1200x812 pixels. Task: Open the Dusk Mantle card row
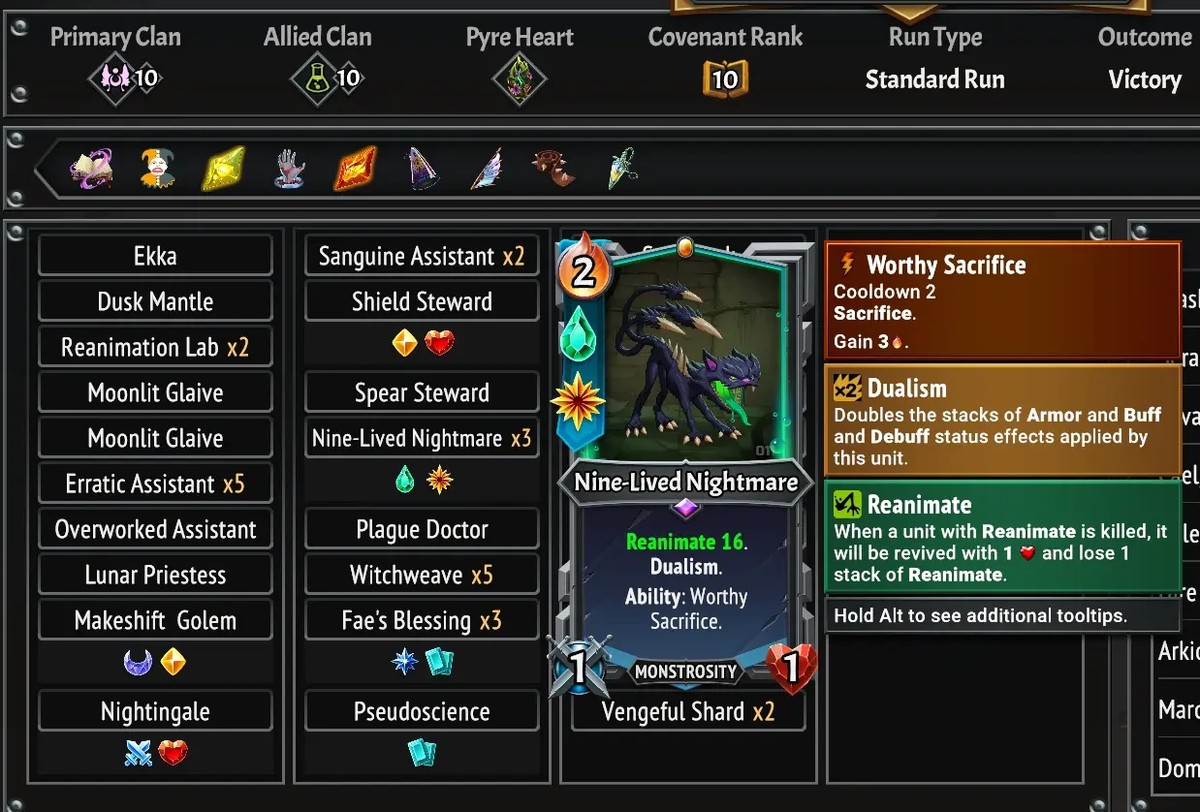[155, 302]
